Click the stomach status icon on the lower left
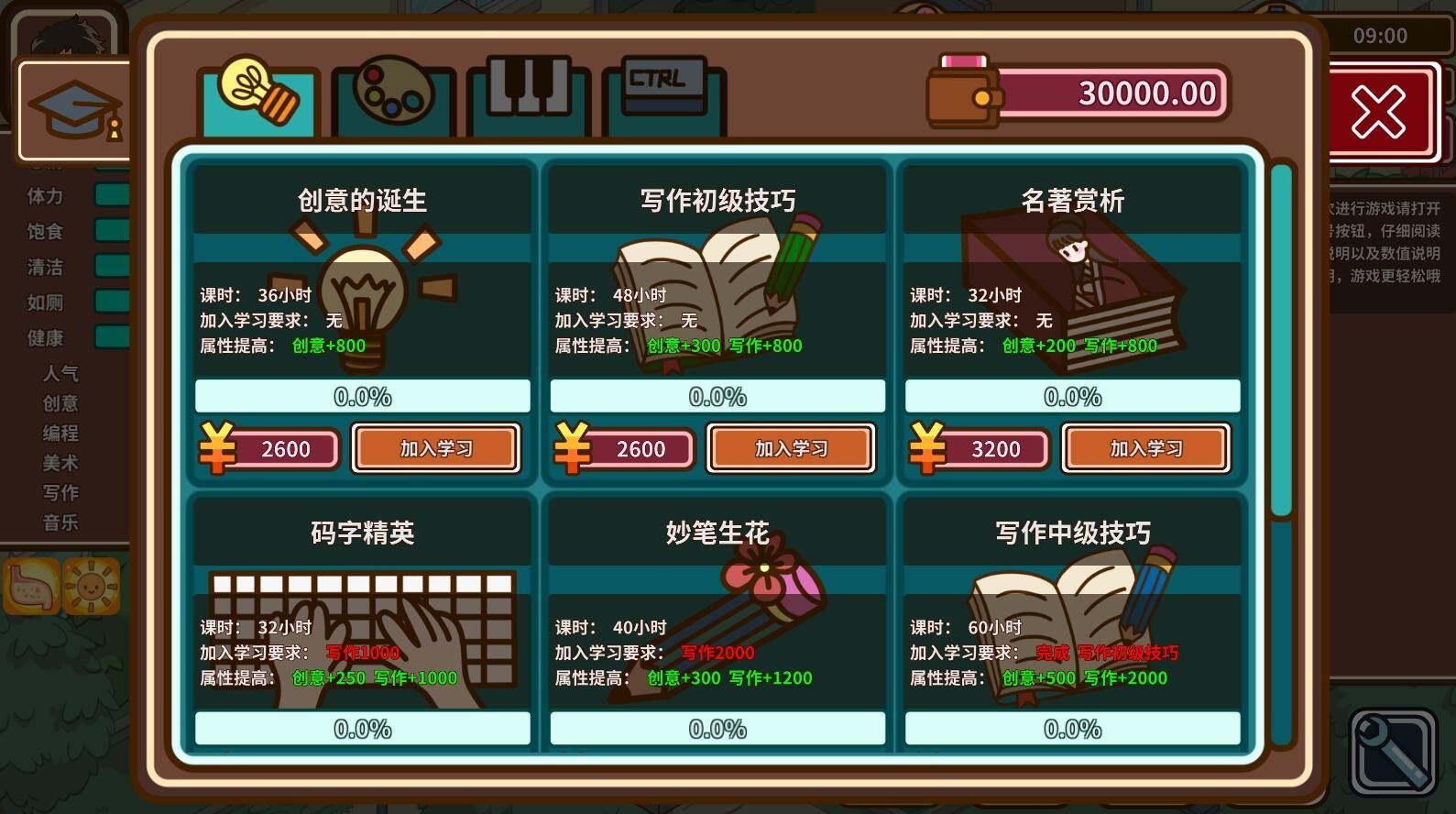Viewport: 1456px width, 814px height. click(x=30, y=585)
